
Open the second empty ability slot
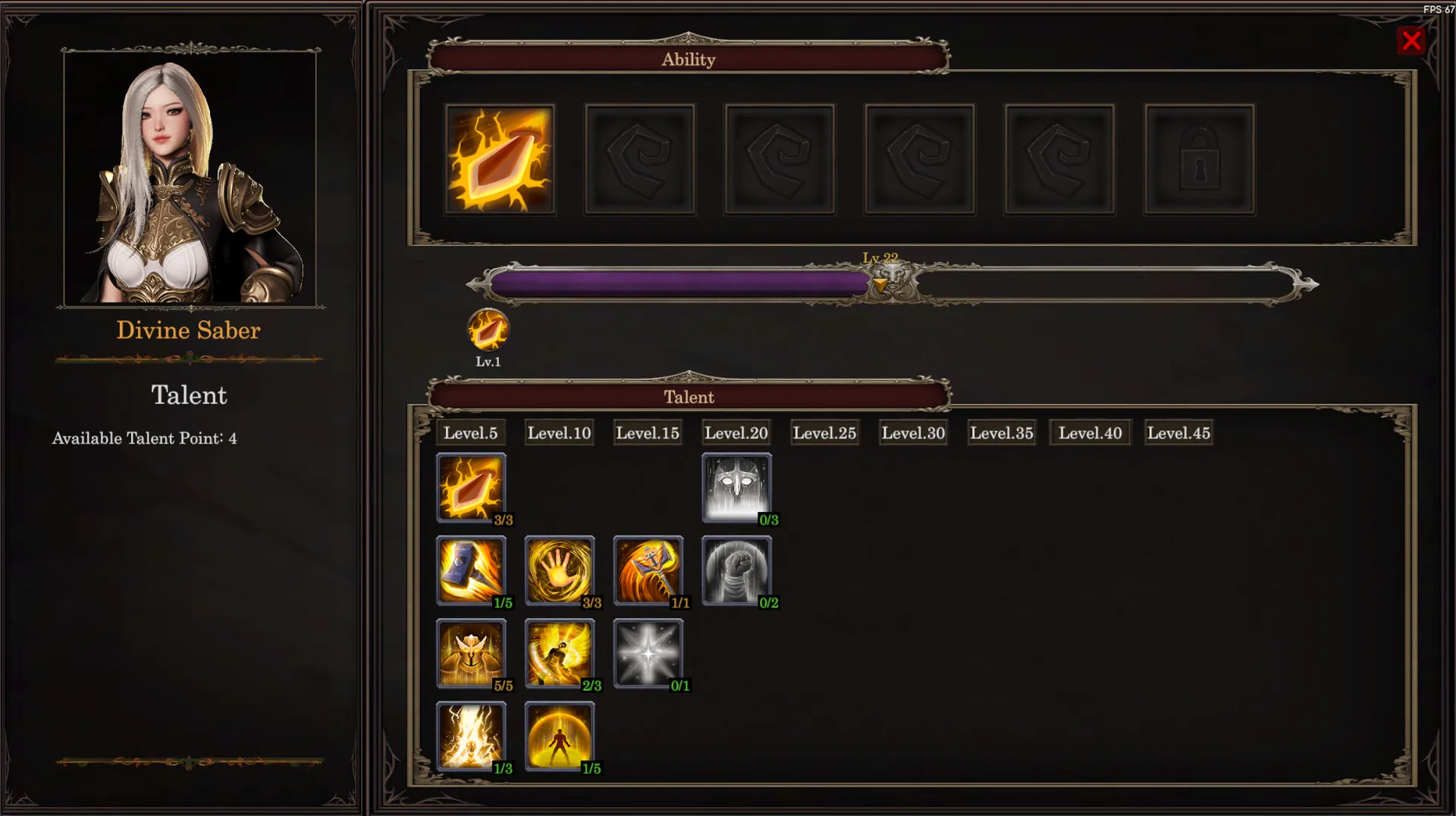[x=640, y=159]
